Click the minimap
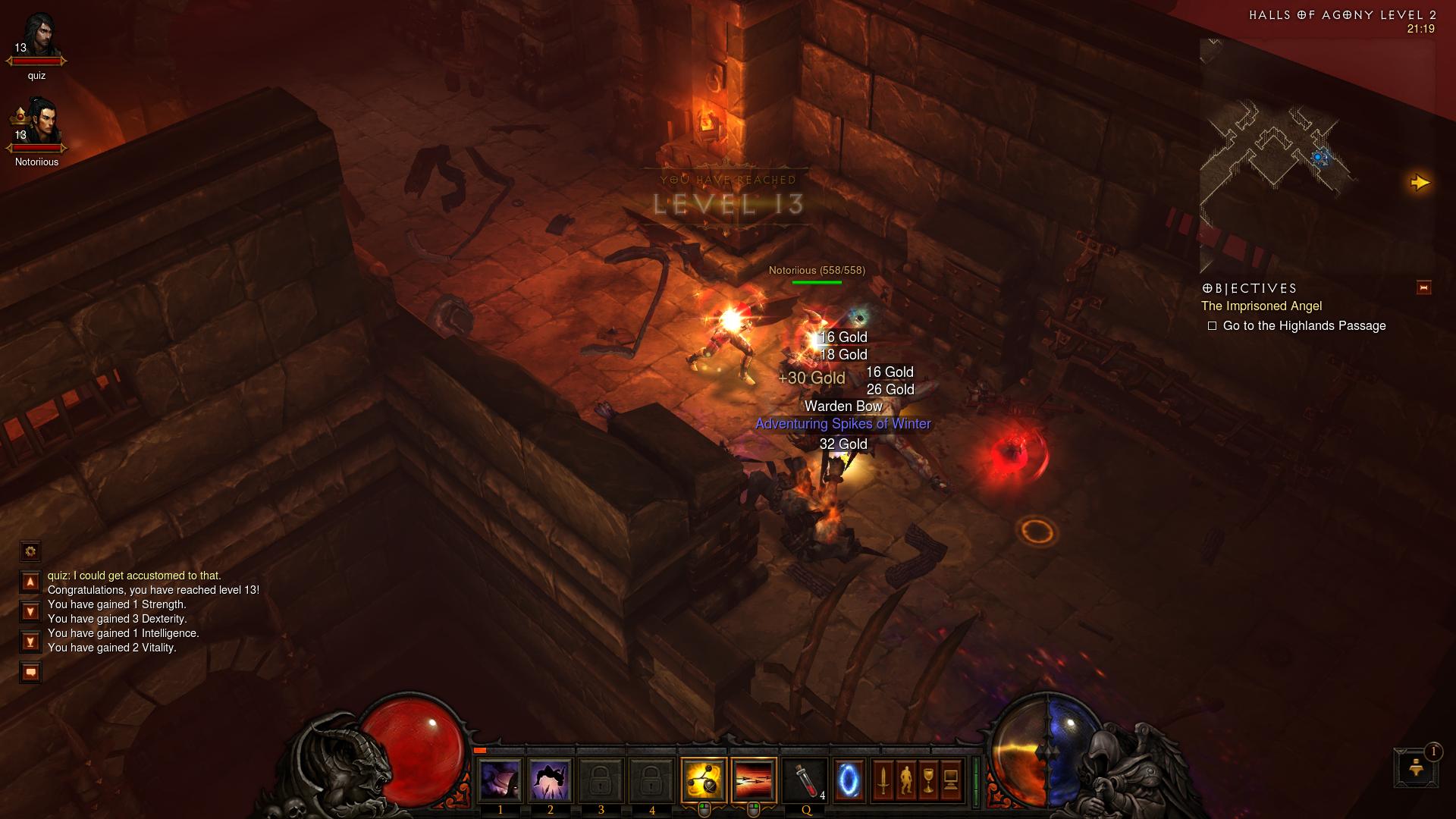This screenshot has height=819, width=1456. (1316, 155)
